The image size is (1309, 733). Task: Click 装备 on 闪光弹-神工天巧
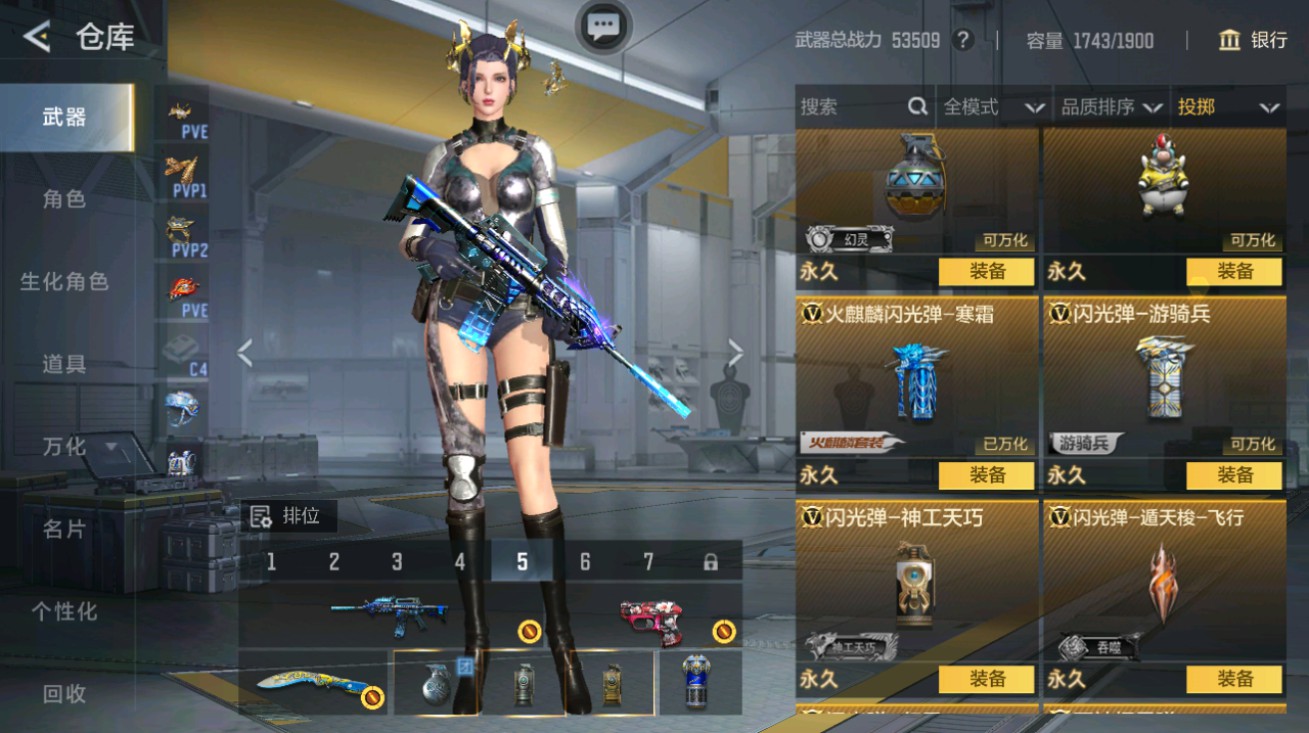tap(989, 679)
